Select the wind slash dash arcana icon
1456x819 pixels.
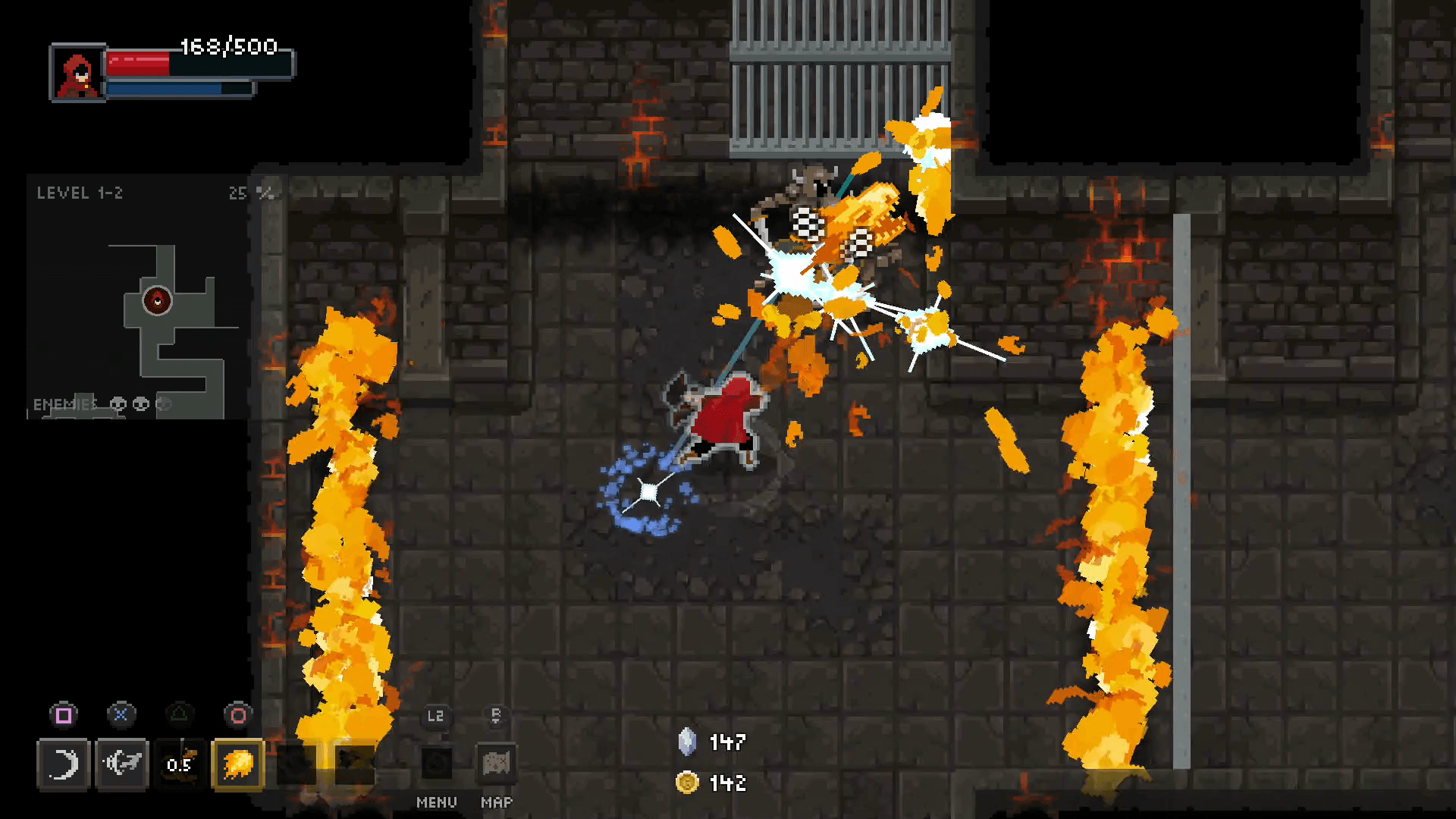tap(121, 764)
